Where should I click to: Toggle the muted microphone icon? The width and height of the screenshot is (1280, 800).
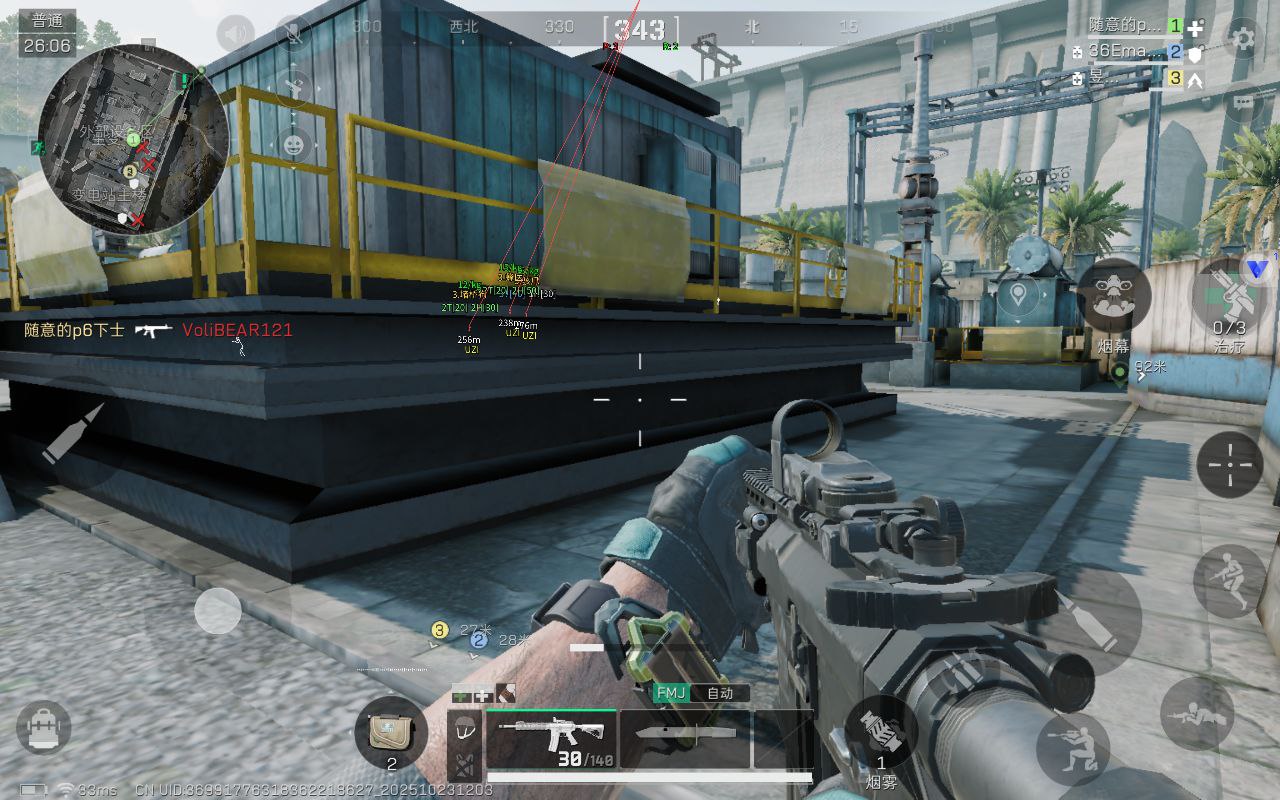(293, 34)
